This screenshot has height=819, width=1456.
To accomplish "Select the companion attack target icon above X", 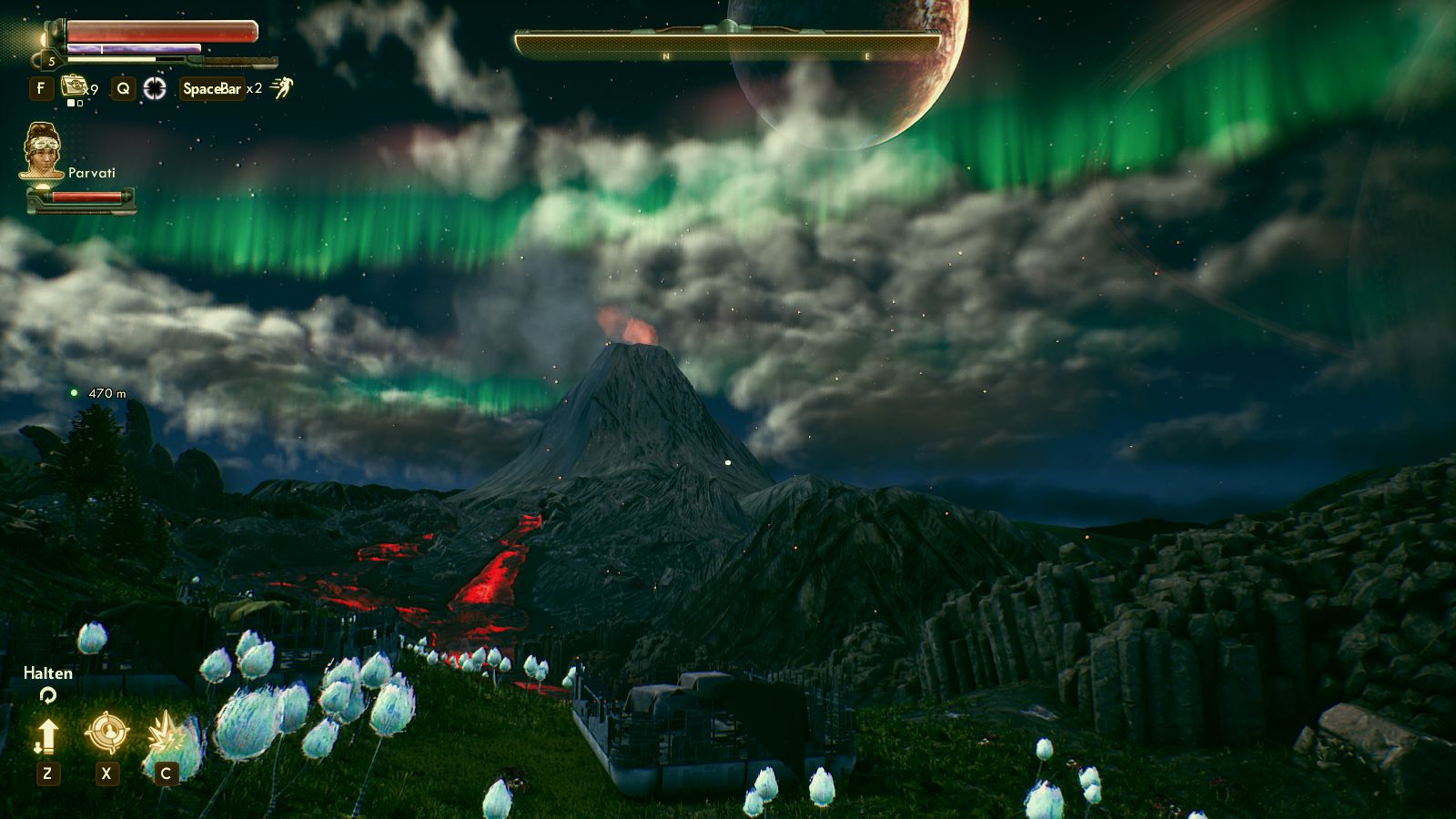I will [107, 733].
